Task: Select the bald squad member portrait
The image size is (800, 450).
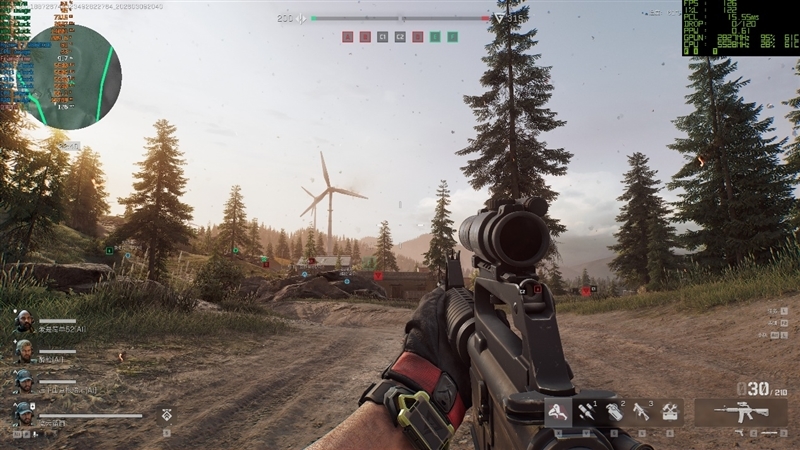Action: [23, 321]
